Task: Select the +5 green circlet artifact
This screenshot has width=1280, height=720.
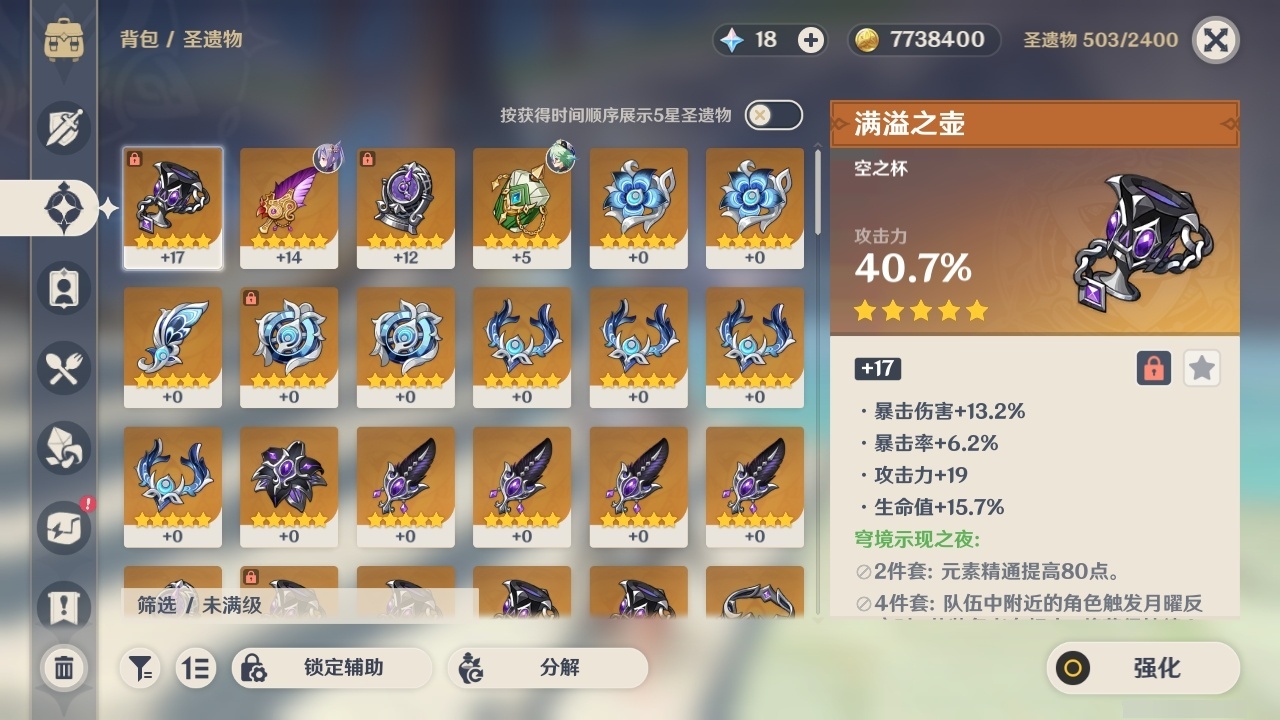Action: [522, 208]
